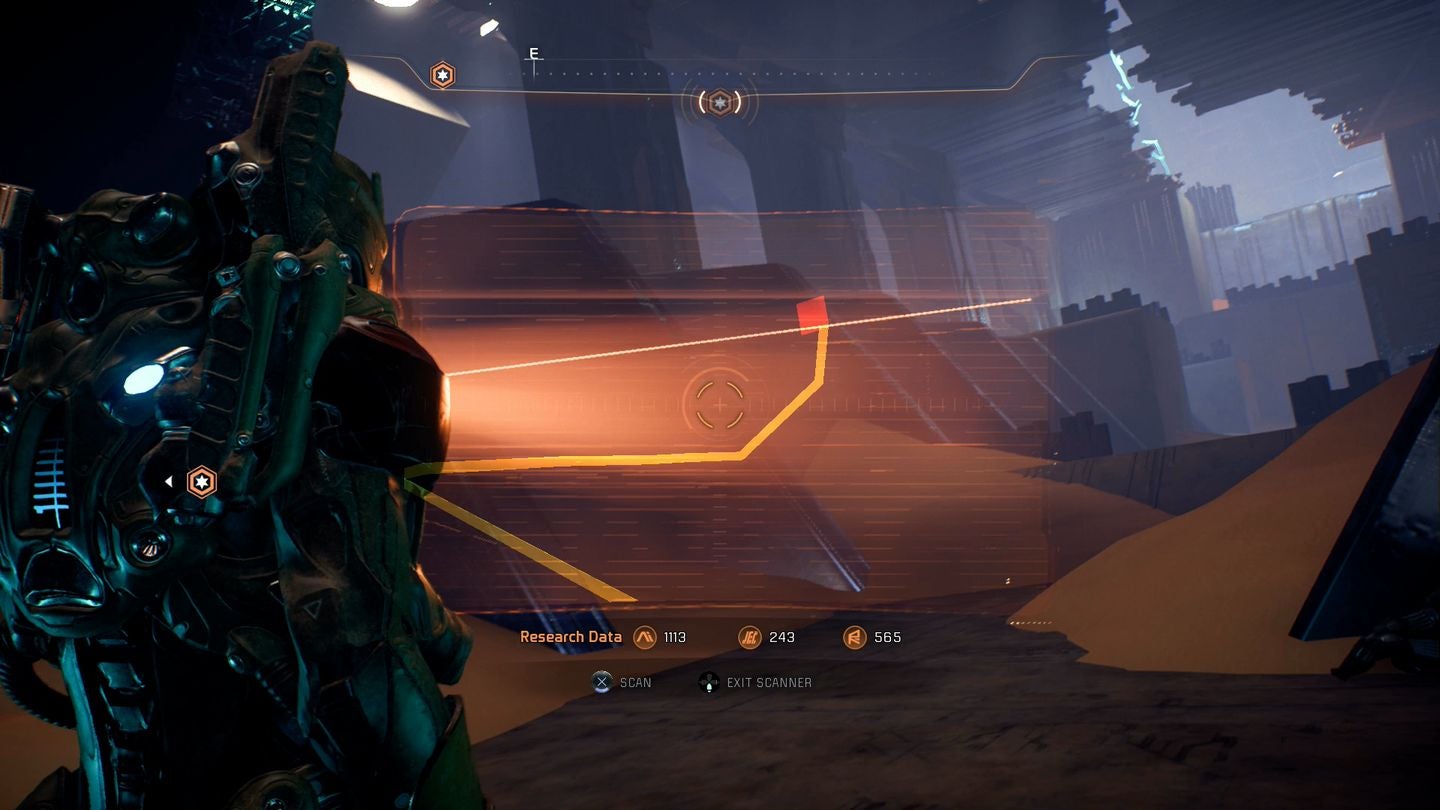Activate the SCAN command
Image resolution: width=1440 pixels, height=810 pixels.
click(634, 682)
